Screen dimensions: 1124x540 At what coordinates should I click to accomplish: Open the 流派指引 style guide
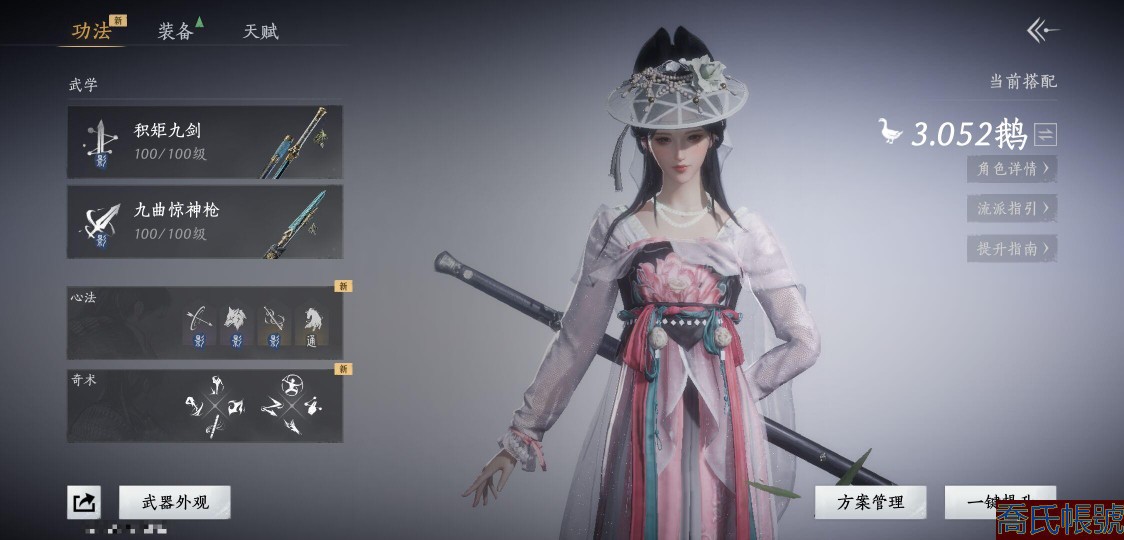tap(1012, 208)
